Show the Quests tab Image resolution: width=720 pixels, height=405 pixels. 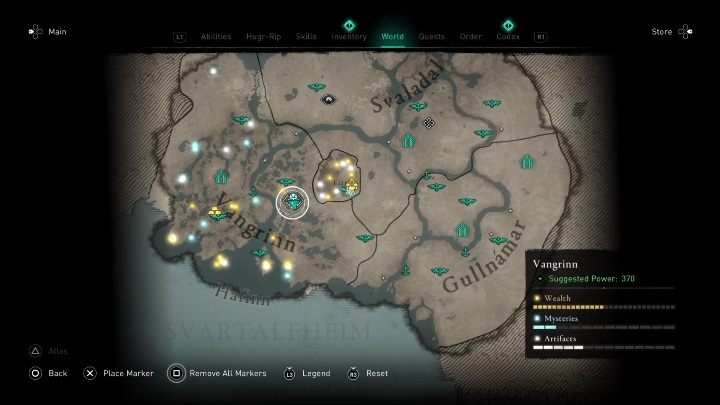[x=432, y=36]
